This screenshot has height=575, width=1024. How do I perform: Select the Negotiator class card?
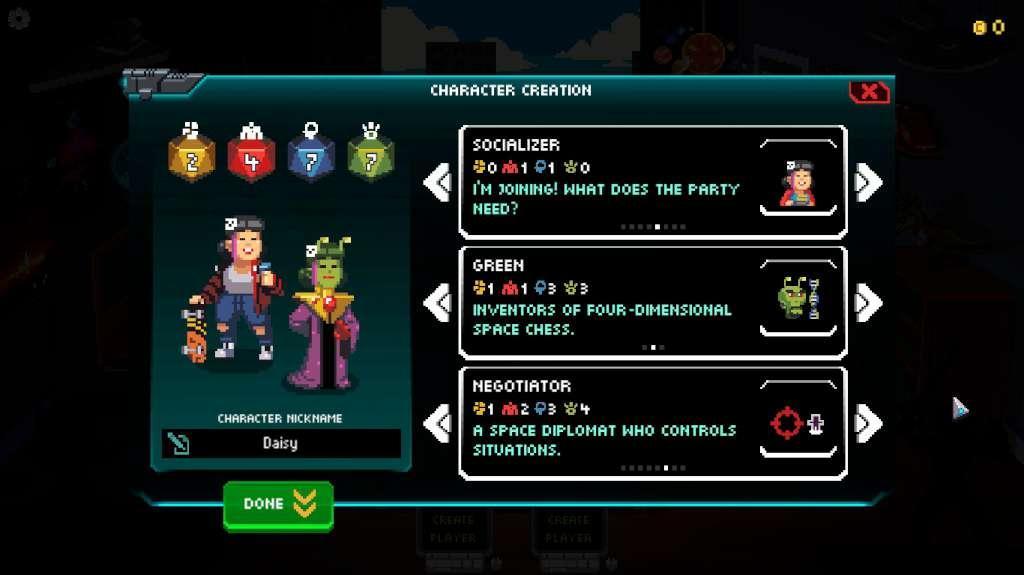point(652,423)
